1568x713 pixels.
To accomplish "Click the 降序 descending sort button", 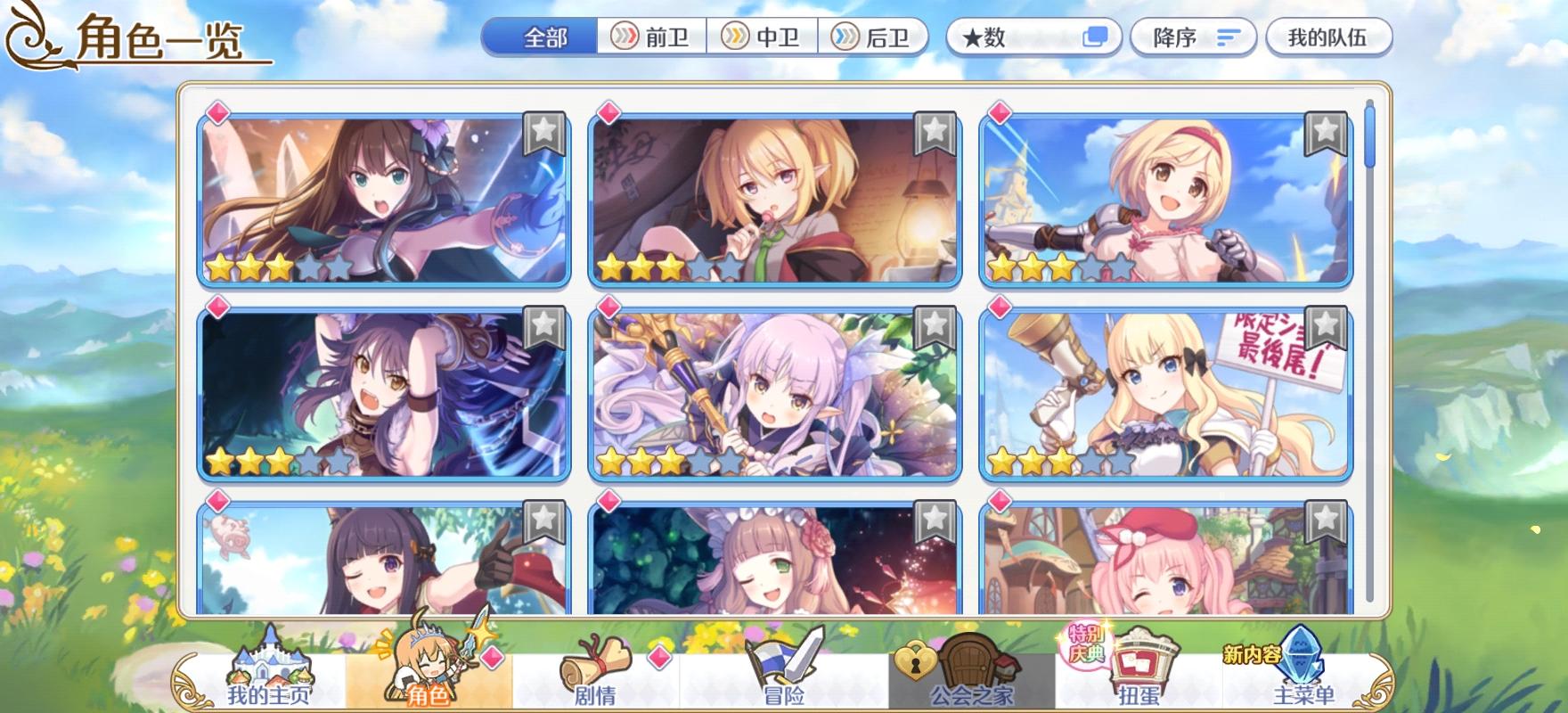I will pyautogui.click(x=1193, y=37).
